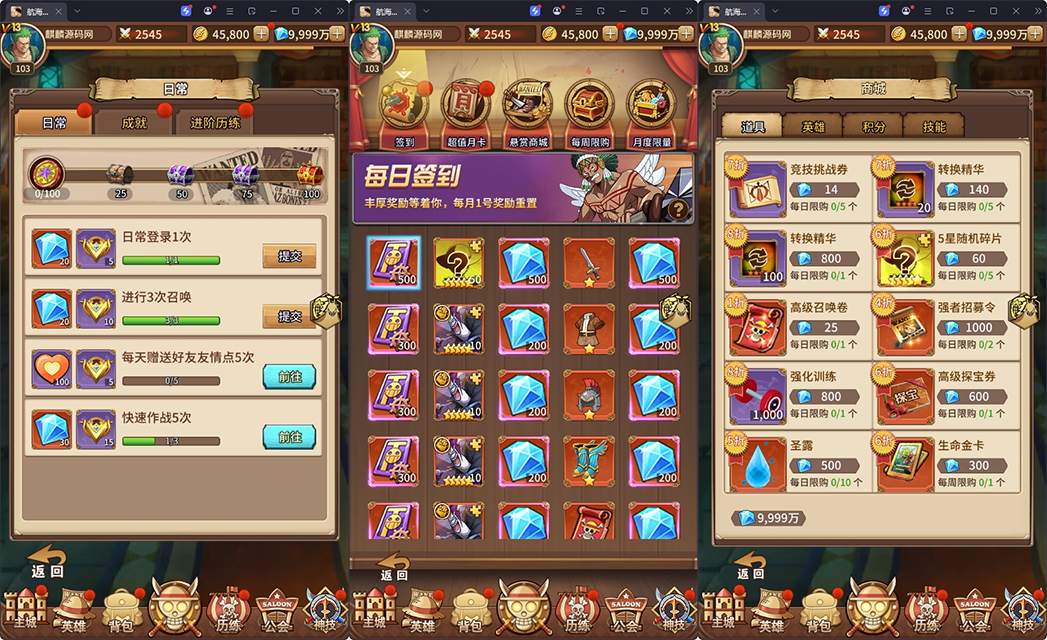The image size is (1047, 640).
Task: Open the 月度限量 monthly limited icon
Action: click(652, 109)
